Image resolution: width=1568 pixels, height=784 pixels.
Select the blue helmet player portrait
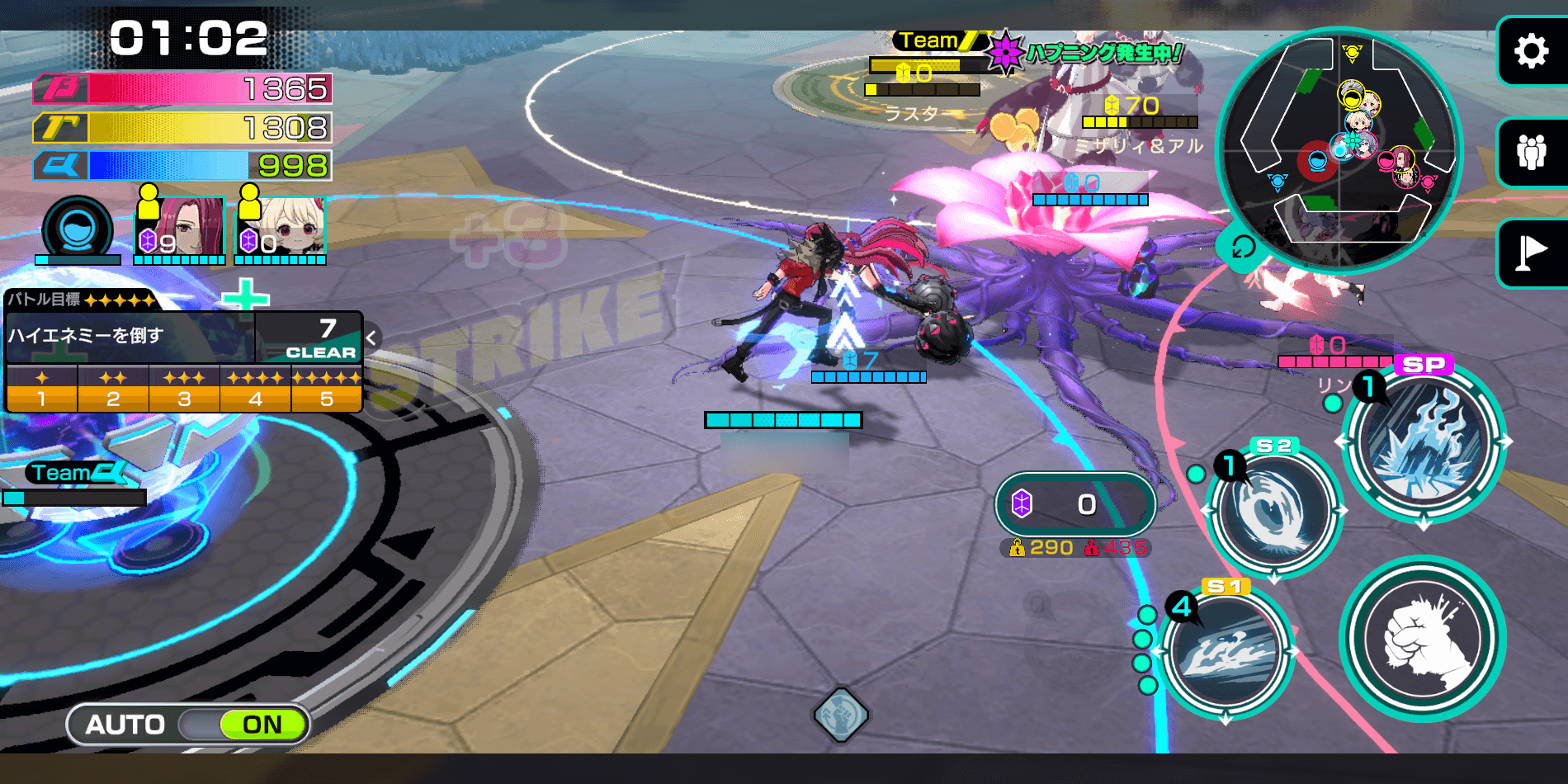78,229
